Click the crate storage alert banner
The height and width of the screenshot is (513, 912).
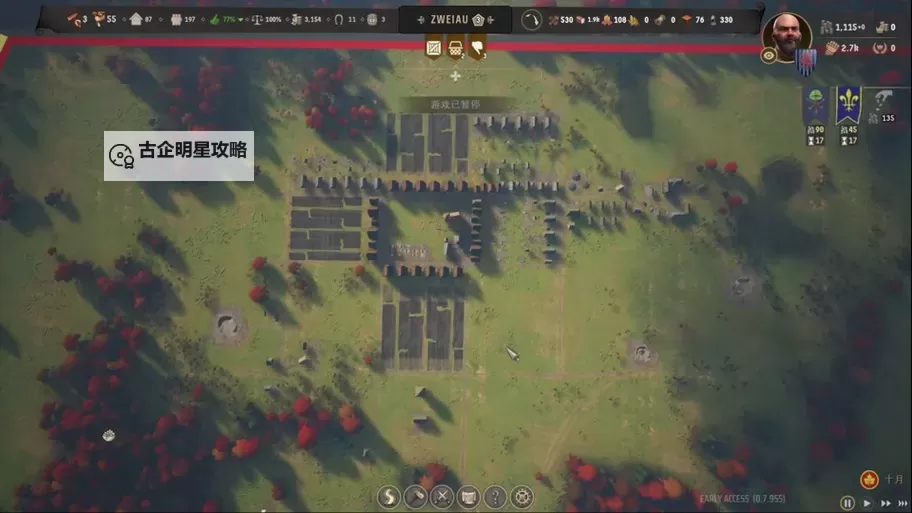tap(434, 48)
